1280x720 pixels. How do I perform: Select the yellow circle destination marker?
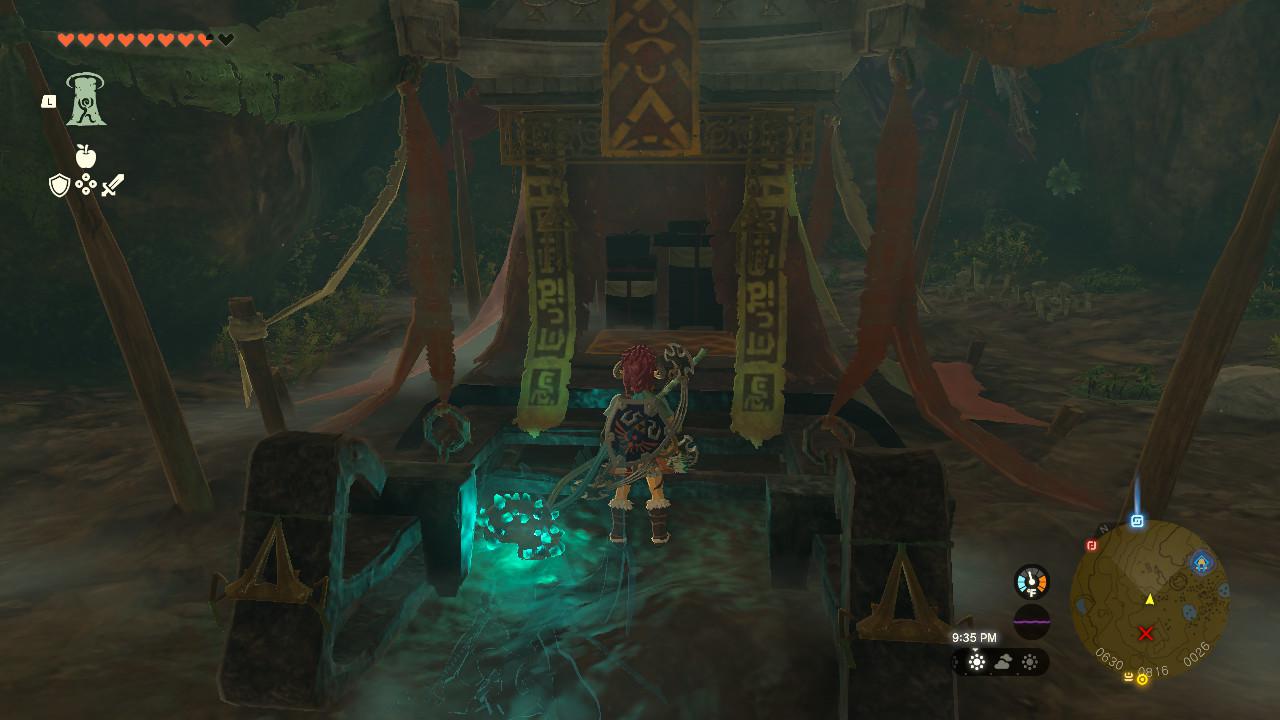tap(1142, 678)
